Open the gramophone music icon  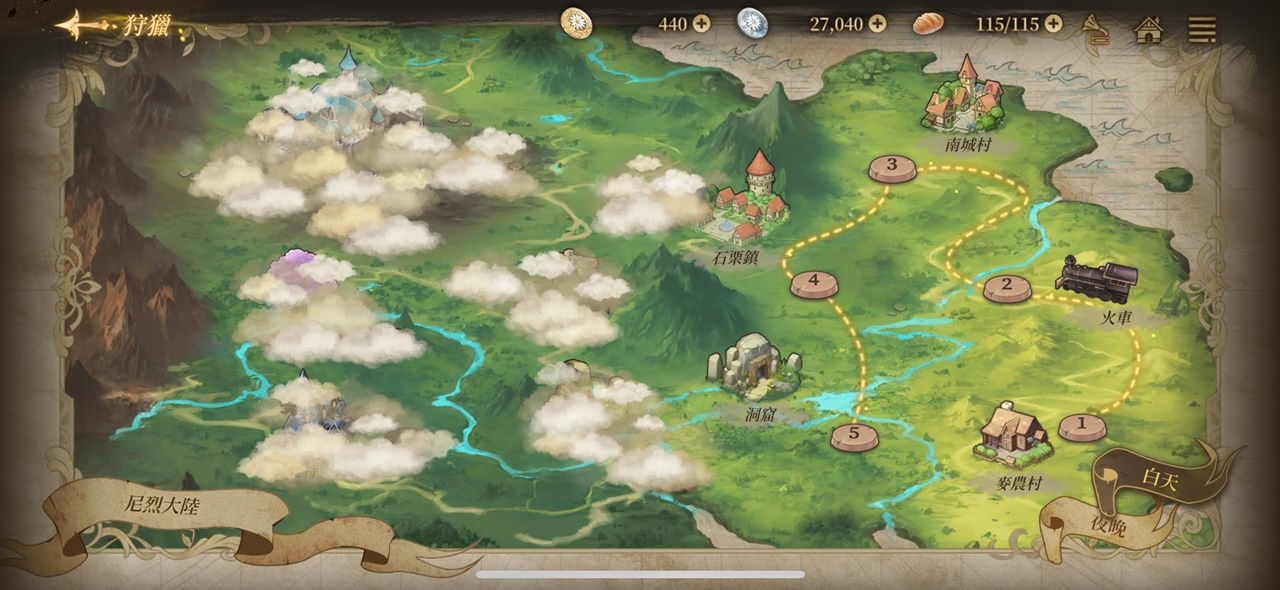point(1097,29)
